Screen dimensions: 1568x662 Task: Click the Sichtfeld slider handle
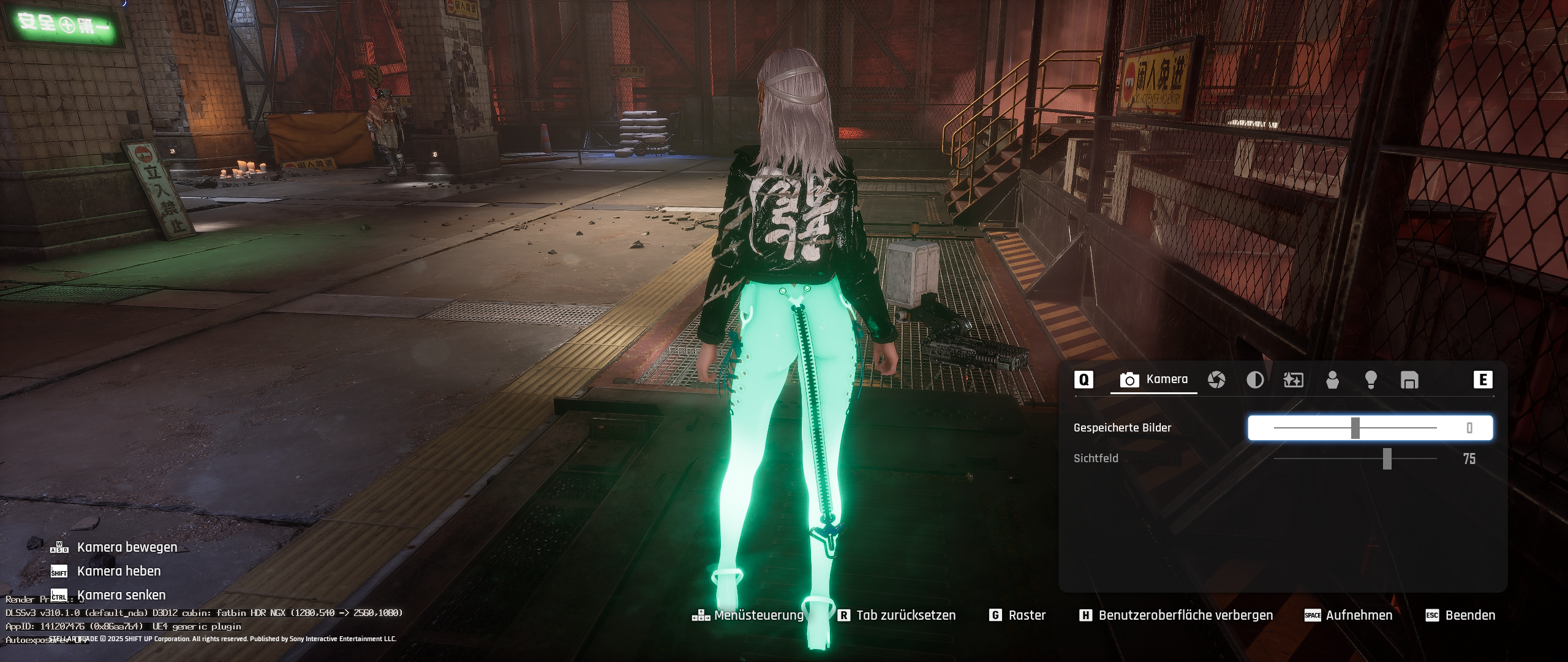click(1387, 458)
